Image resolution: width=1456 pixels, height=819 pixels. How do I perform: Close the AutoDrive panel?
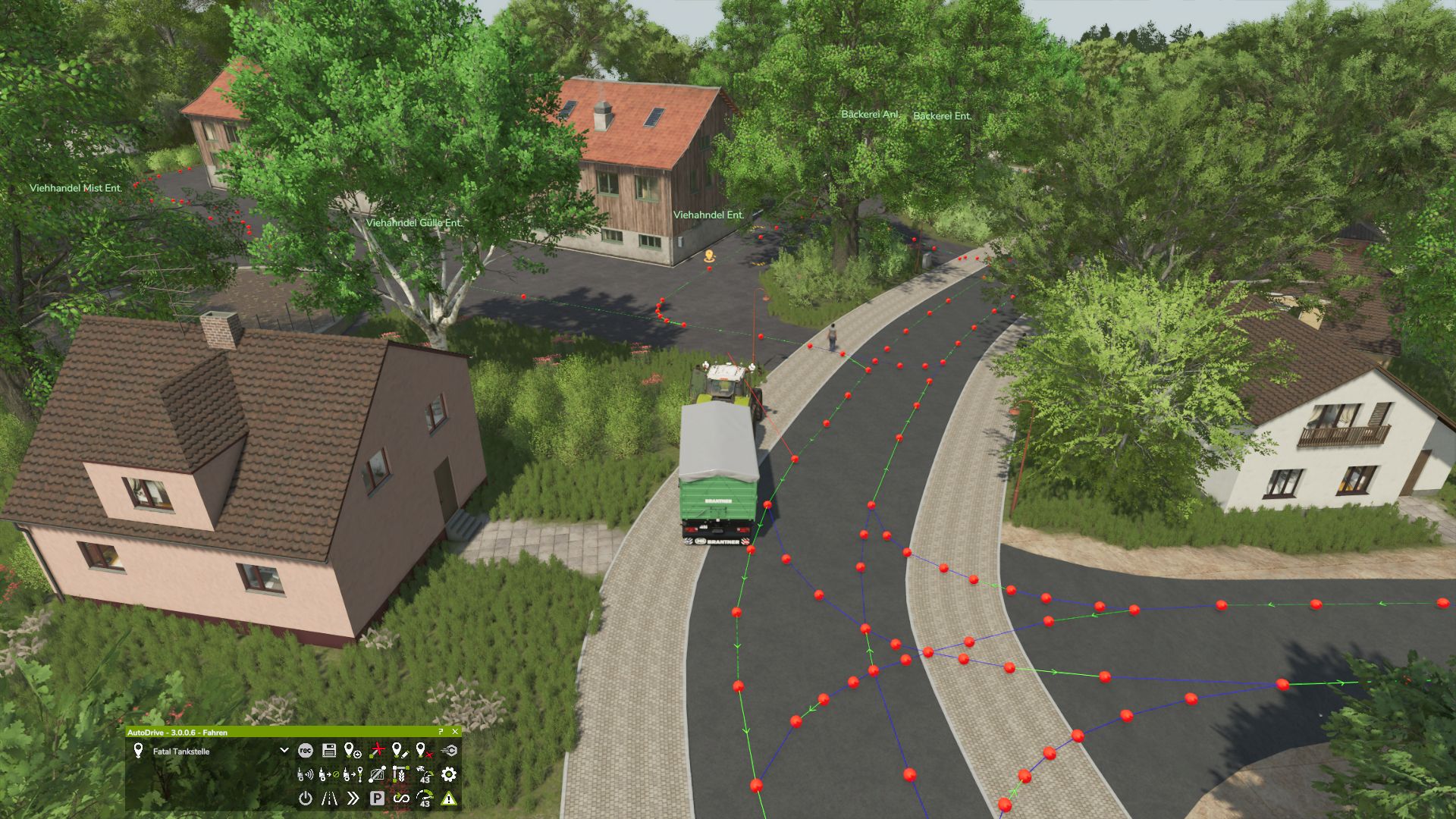click(x=455, y=732)
